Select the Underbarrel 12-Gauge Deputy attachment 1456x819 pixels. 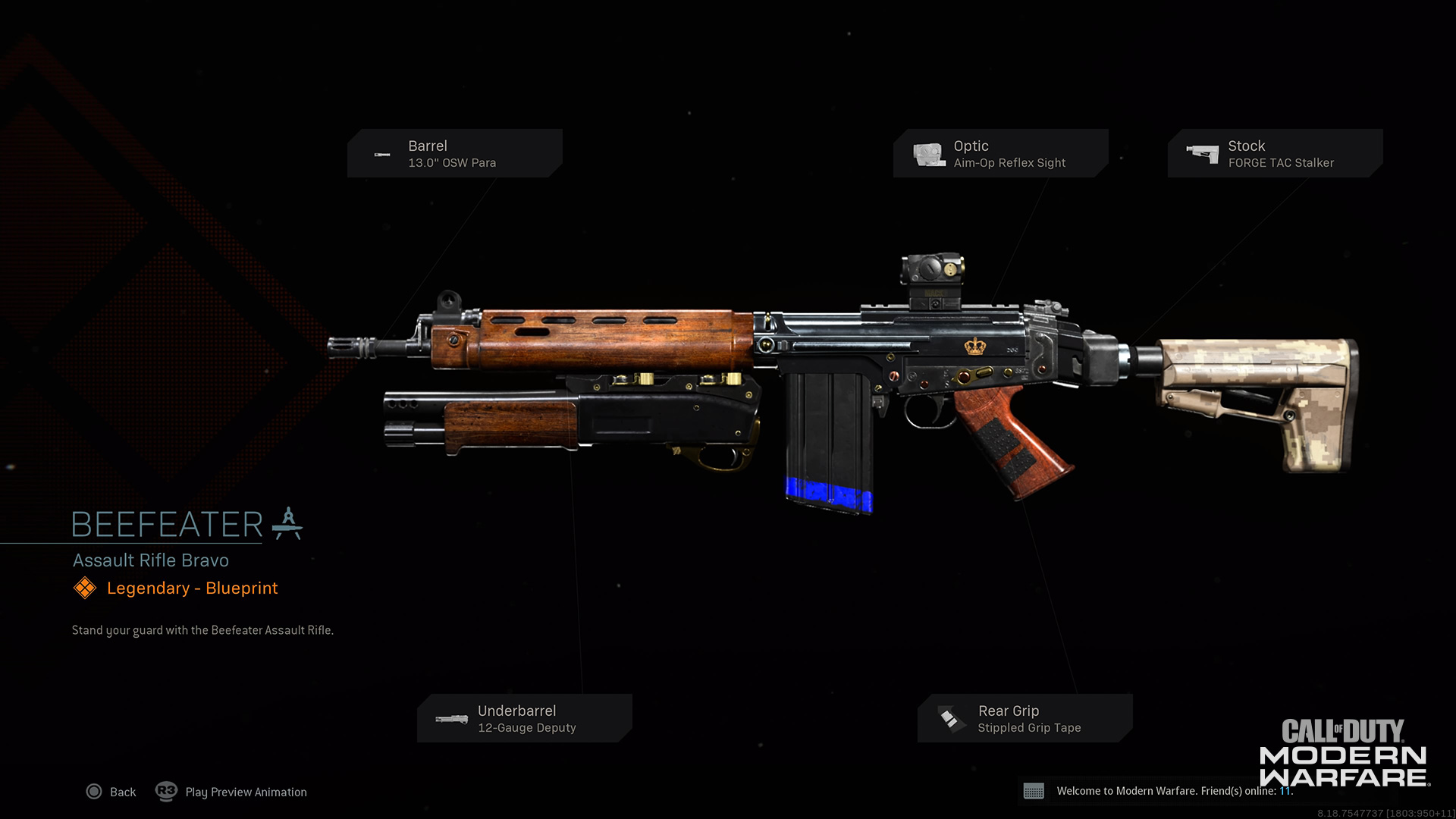click(x=524, y=718)
